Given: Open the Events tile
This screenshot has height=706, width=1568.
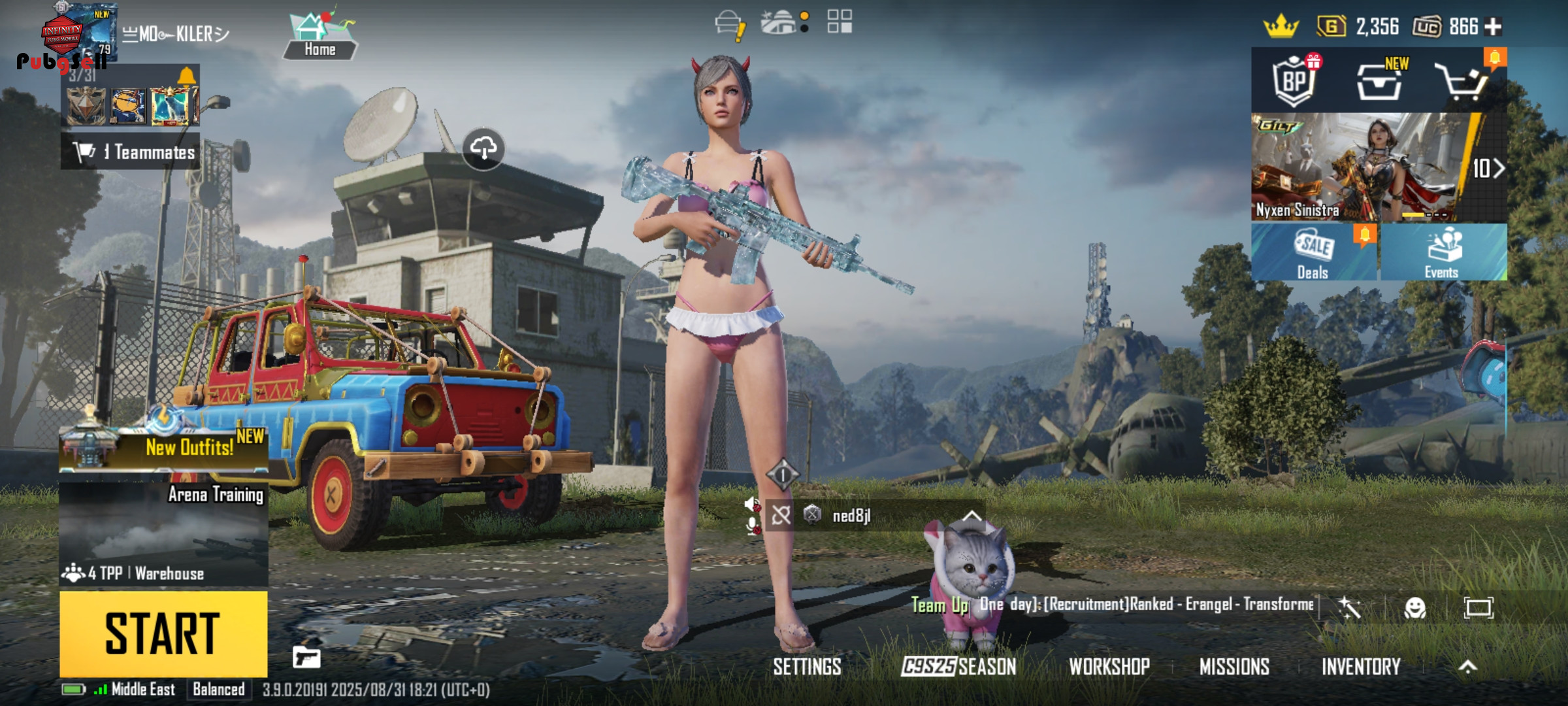Looking at the screenshot, I should 1443,253.
